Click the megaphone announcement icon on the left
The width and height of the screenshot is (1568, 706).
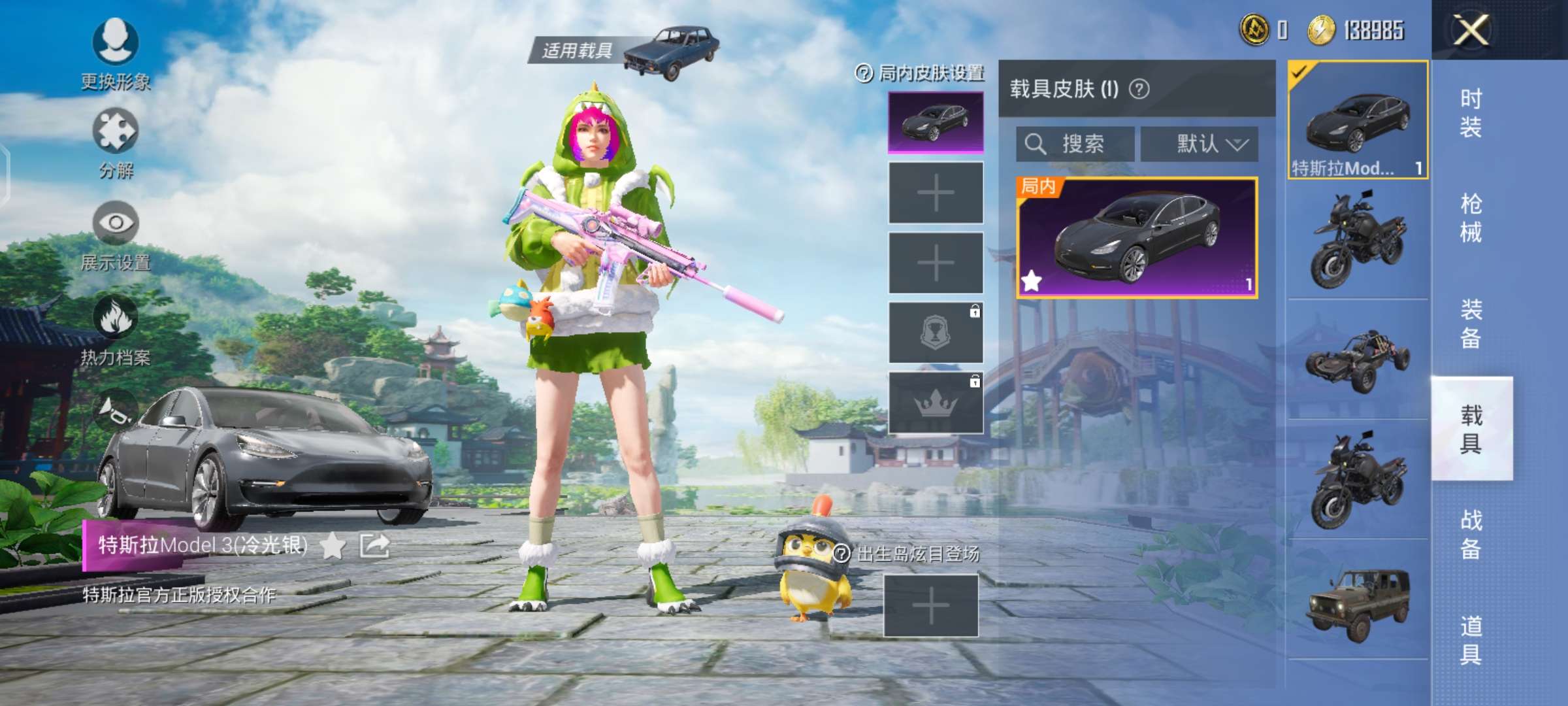tap(116, 409)
